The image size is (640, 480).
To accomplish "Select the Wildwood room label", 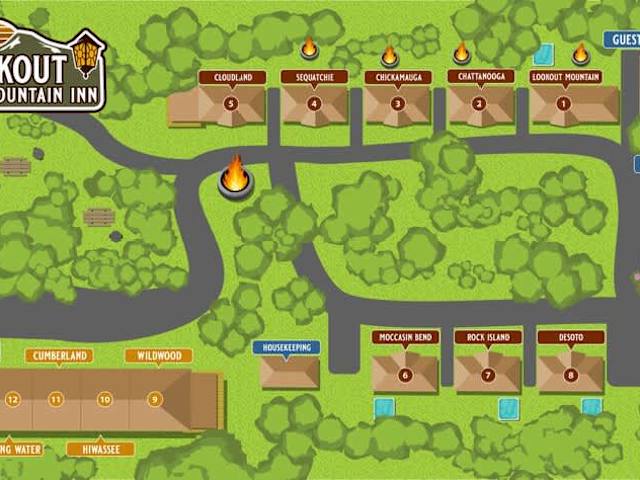I will 159,356.
